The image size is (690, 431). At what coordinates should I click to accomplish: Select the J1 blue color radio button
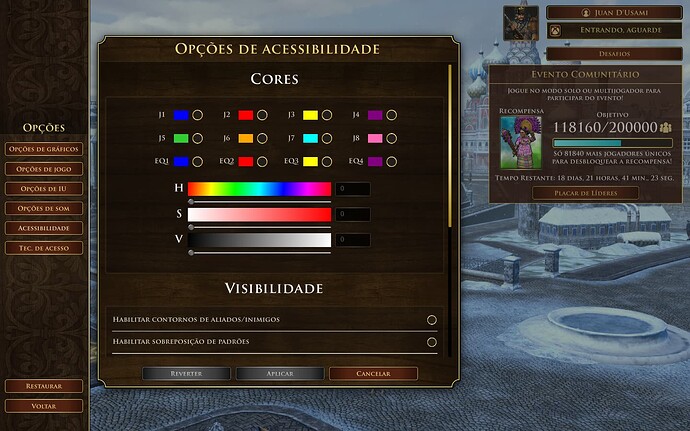198,115
